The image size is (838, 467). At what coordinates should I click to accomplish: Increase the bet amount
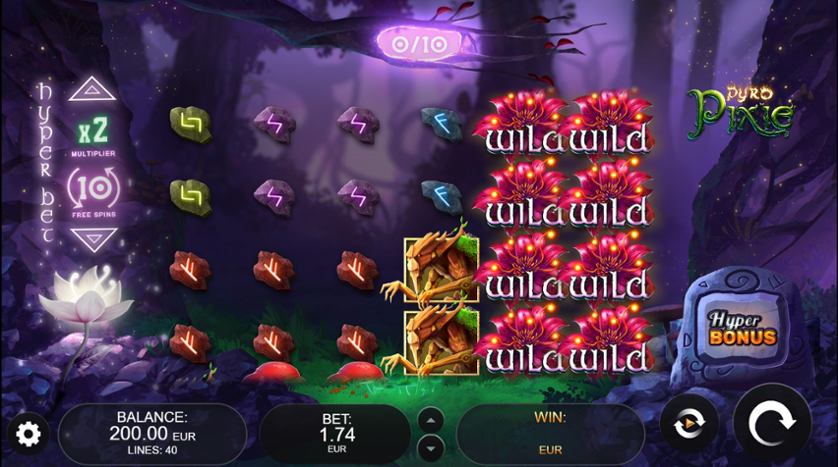pyautogui.click(x=430, y=418)
